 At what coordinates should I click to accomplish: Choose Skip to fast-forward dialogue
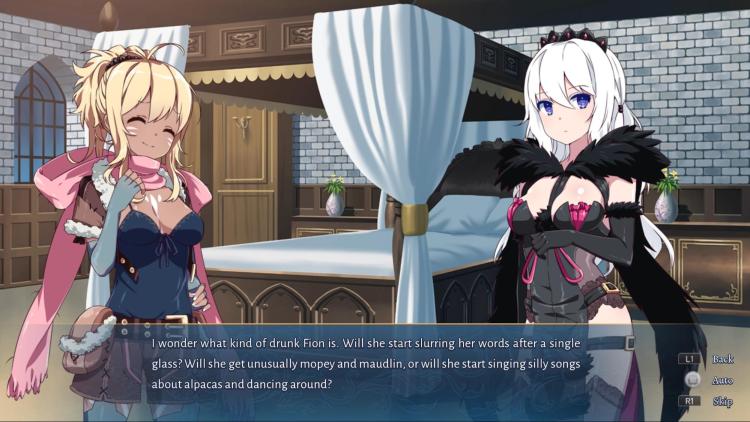pyautogui.click(x=722, y=401)
